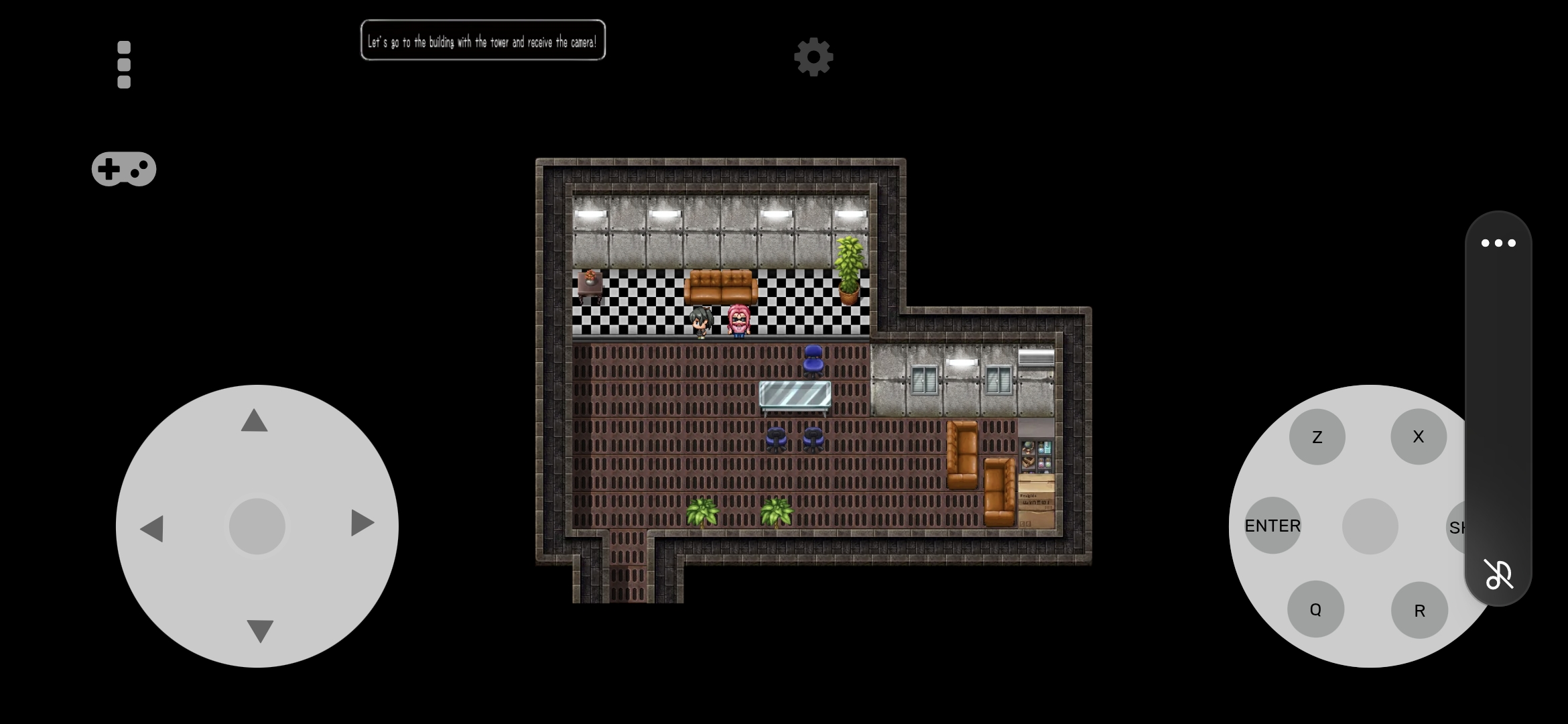Image resolution: width=1568 pixels, height=724 pixels.
Task: Tap the D-pad down arrow
Action: (x=260, y=630)
